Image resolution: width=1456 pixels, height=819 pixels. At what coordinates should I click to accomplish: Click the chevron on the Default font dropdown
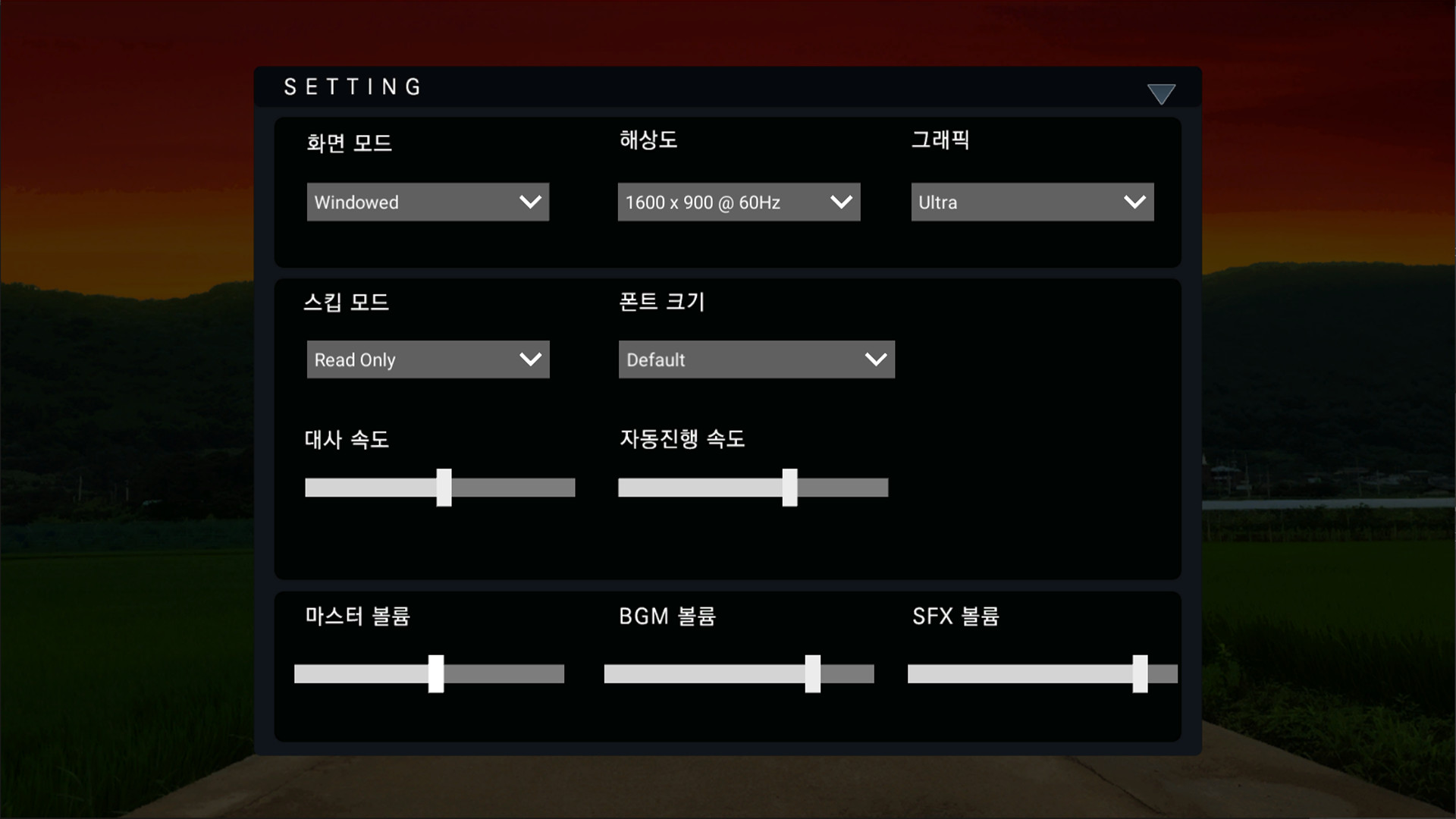[876, 359]
